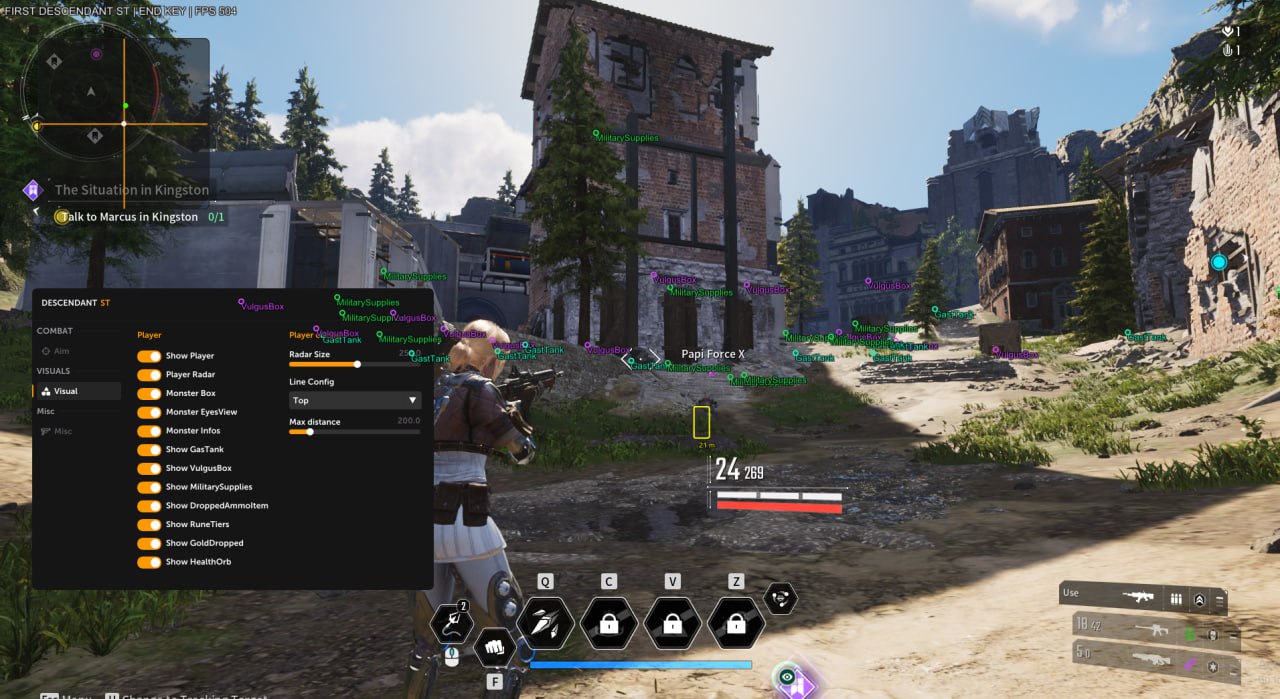Toggle the Show VulgusBox option
Screen dimensions: 1280x699
coord(149,468)
